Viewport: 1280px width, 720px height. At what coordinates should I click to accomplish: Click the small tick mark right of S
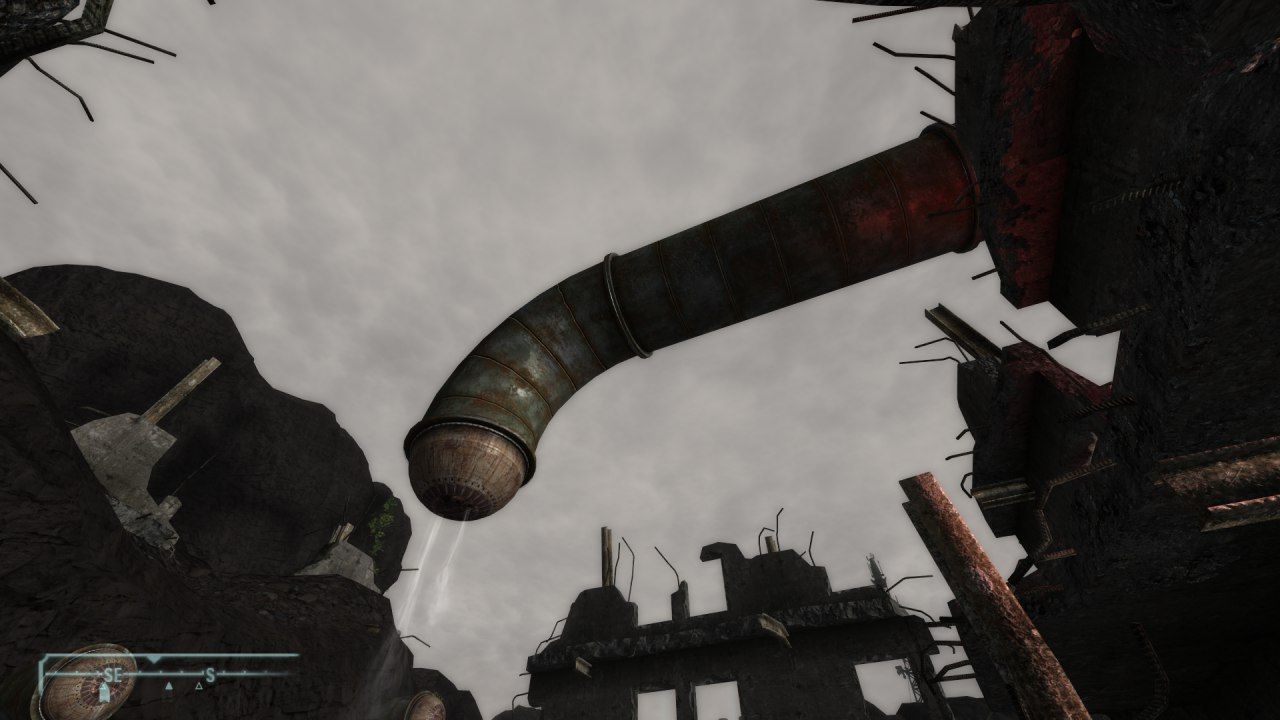[x=222, y=674]
